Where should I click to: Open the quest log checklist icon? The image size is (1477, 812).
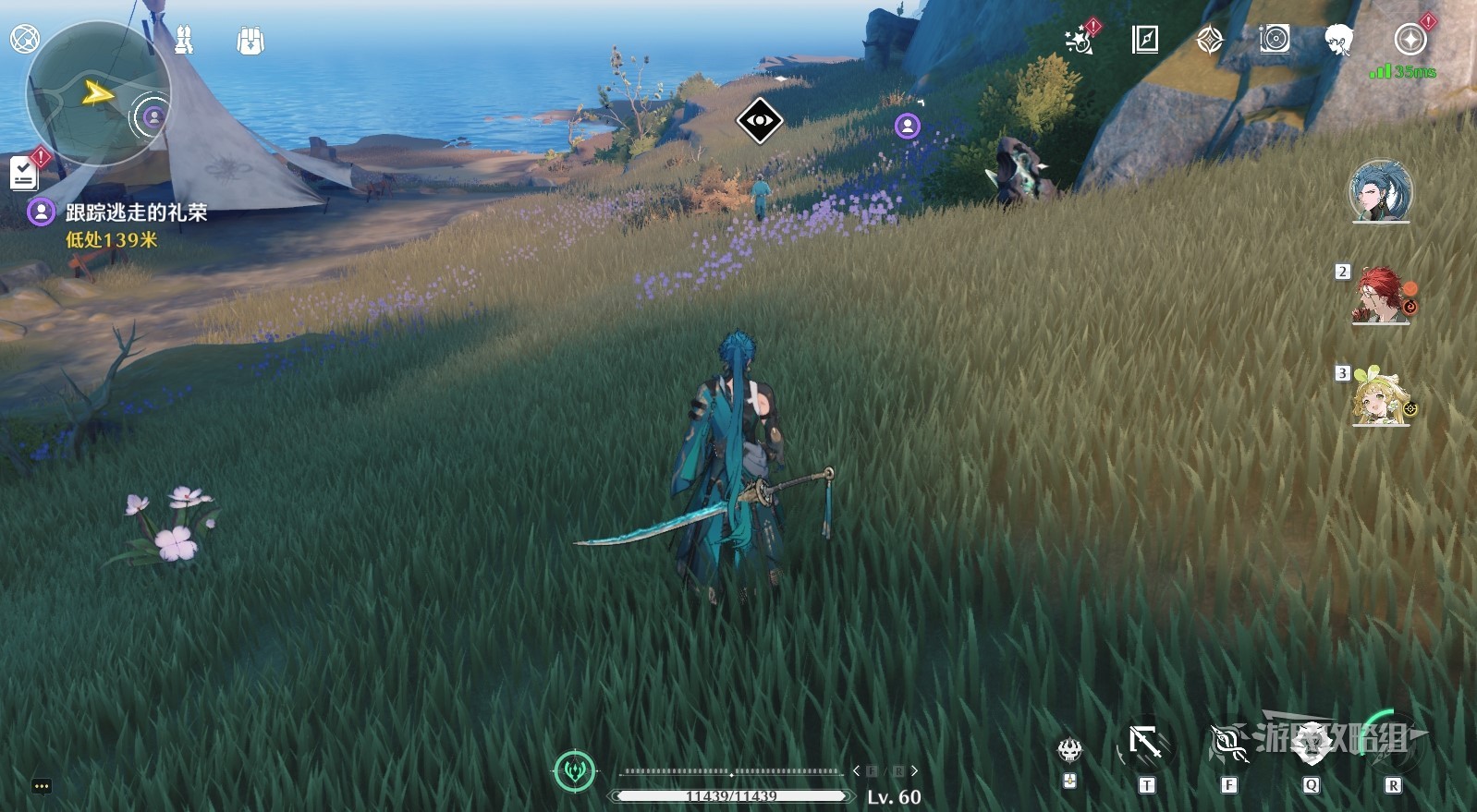coord(23,173)
